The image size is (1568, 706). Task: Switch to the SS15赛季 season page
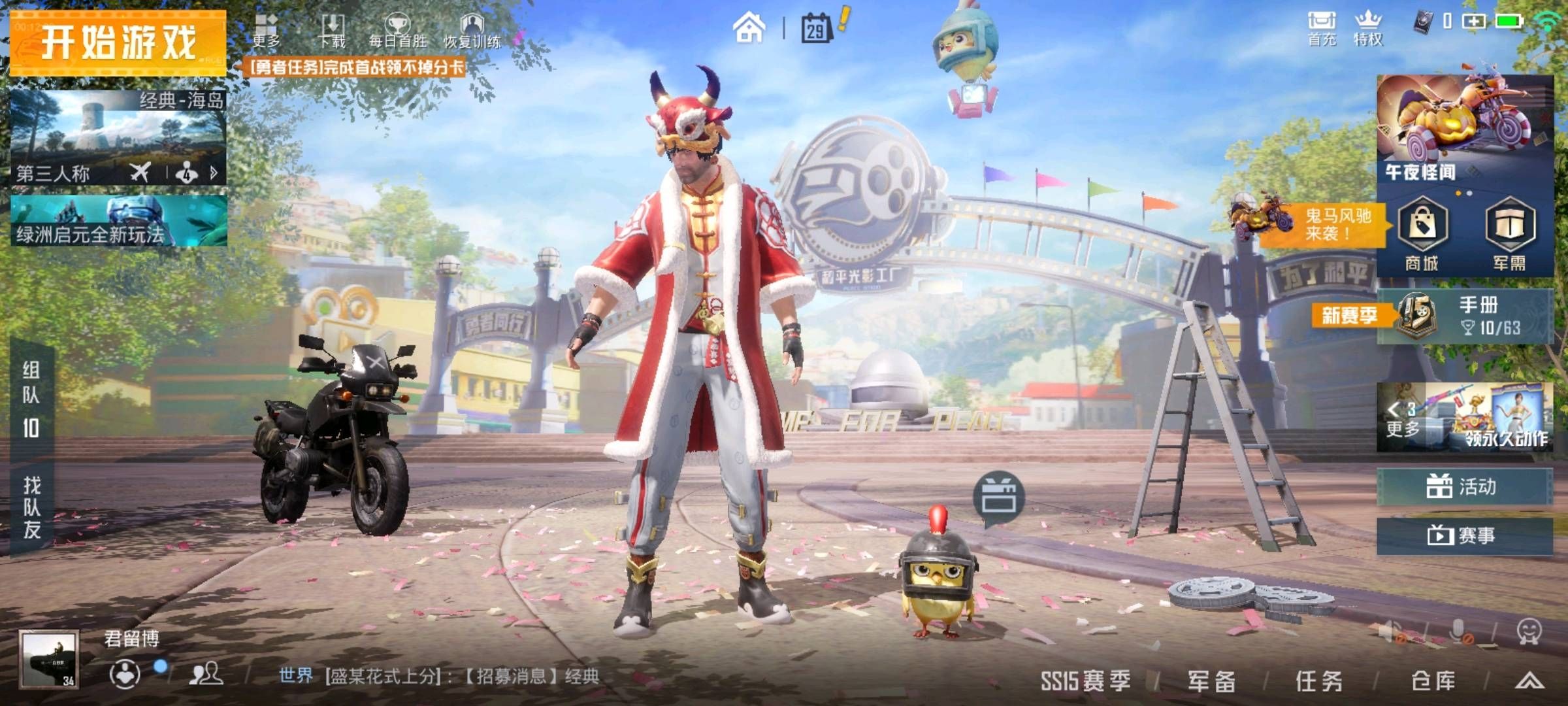pyautogui.click(x=1086, y=681)
